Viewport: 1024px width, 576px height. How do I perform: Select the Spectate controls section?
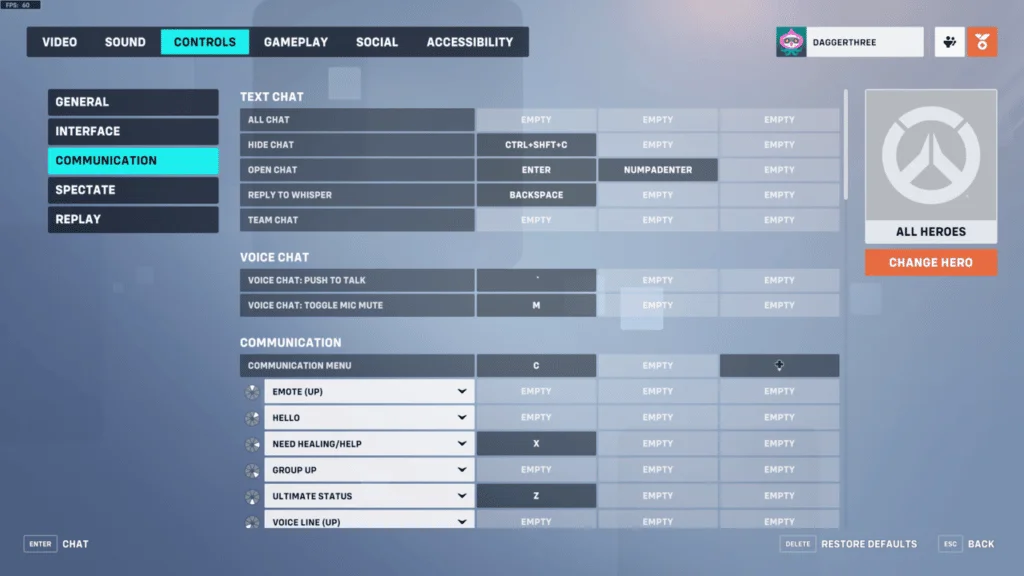133,190
